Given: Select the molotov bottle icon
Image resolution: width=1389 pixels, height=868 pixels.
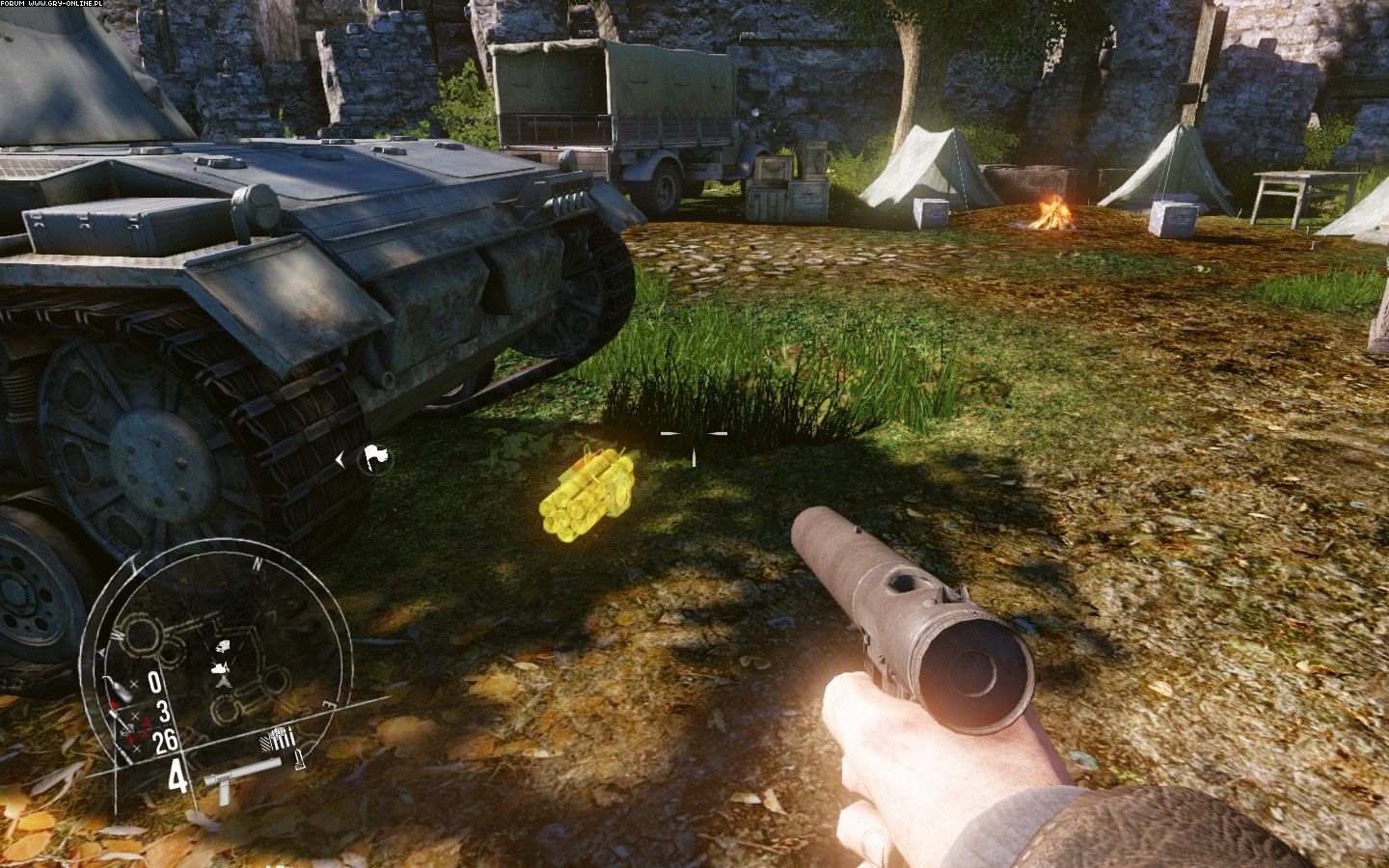Looking at the screenshot, I should pos(118,688).
